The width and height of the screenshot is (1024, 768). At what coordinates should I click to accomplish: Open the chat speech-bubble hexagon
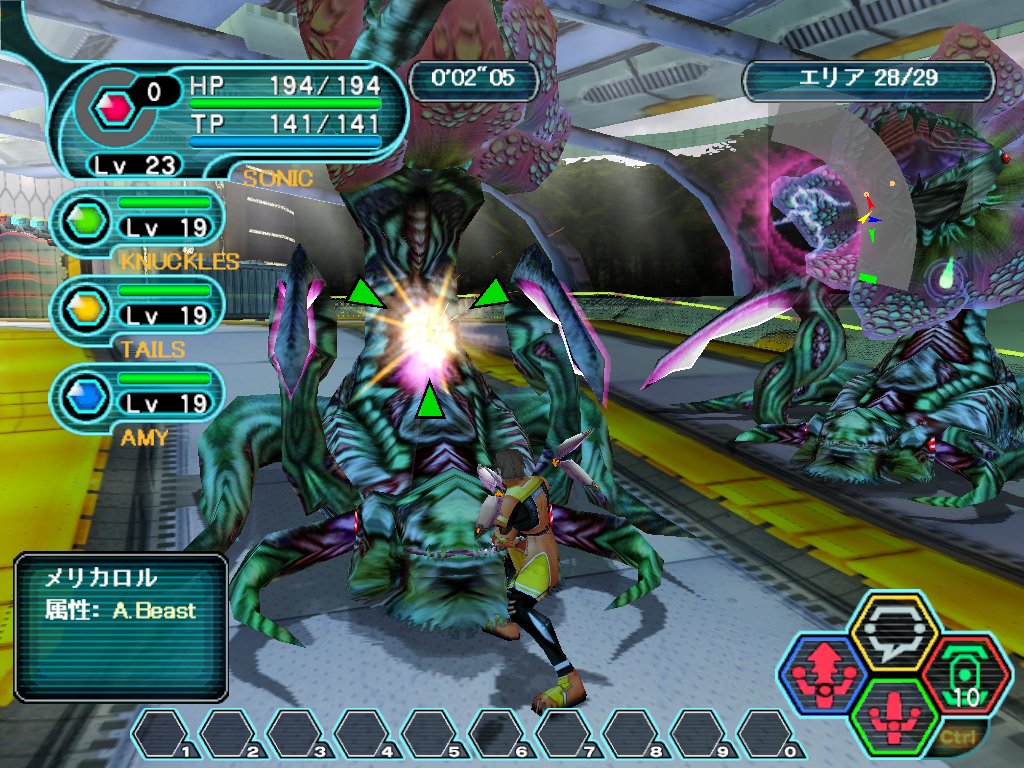[892, 632]
